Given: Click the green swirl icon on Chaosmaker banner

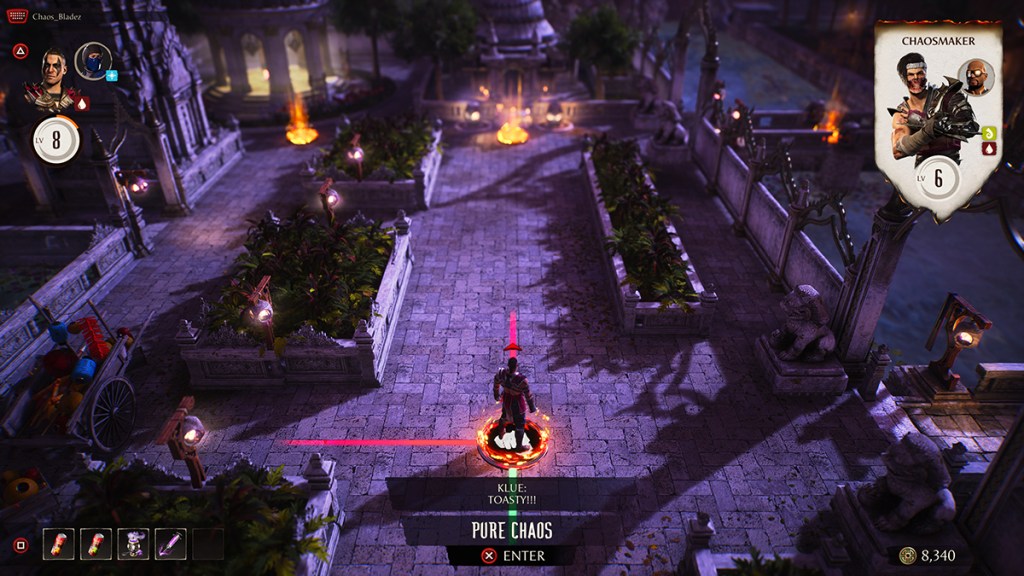Looking at the screenshot, I should click(x=989, y=133).
